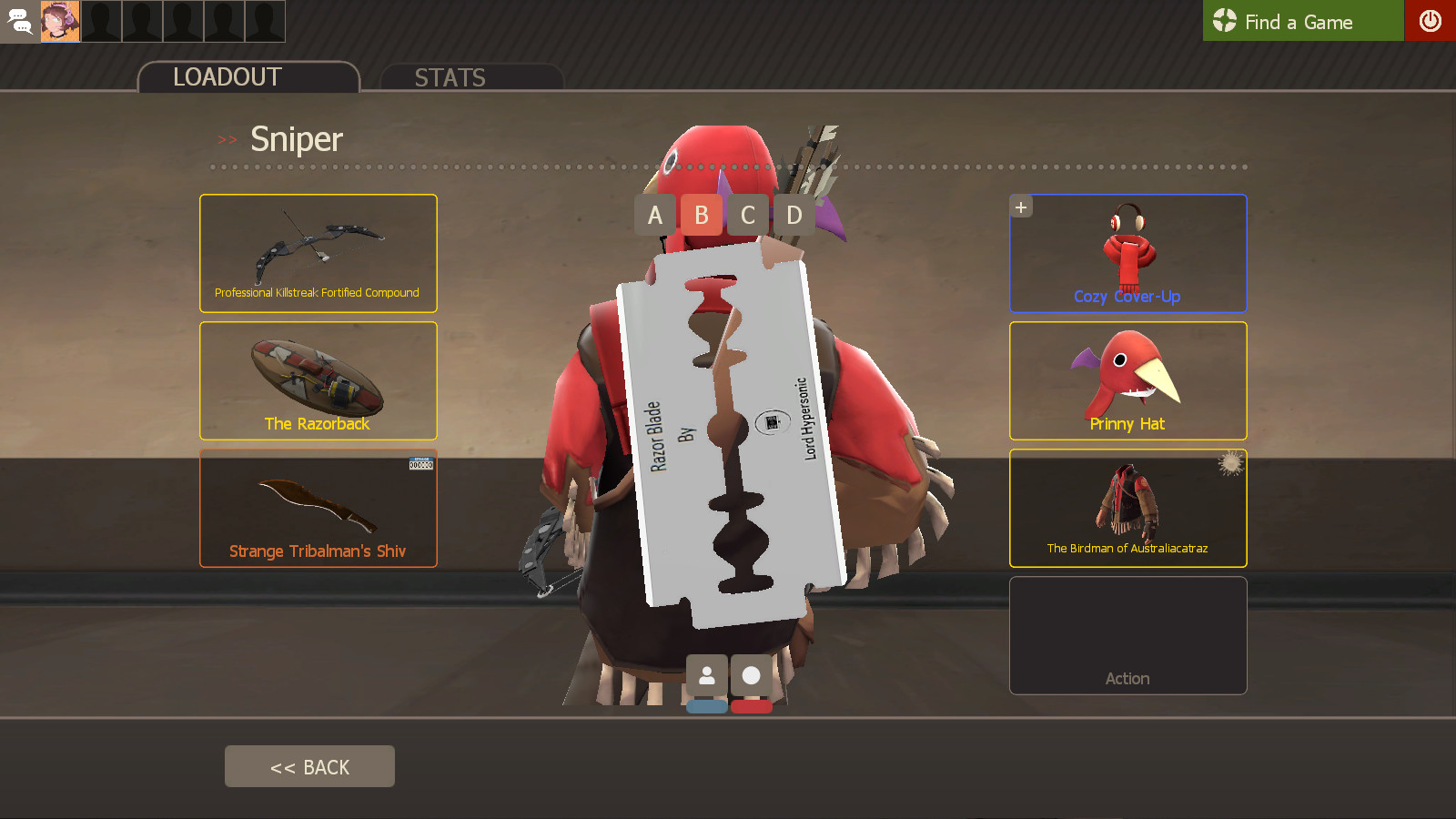Screen dimensions: 1456x819
Task: Select loadout preset B
Action: point(701,215)
